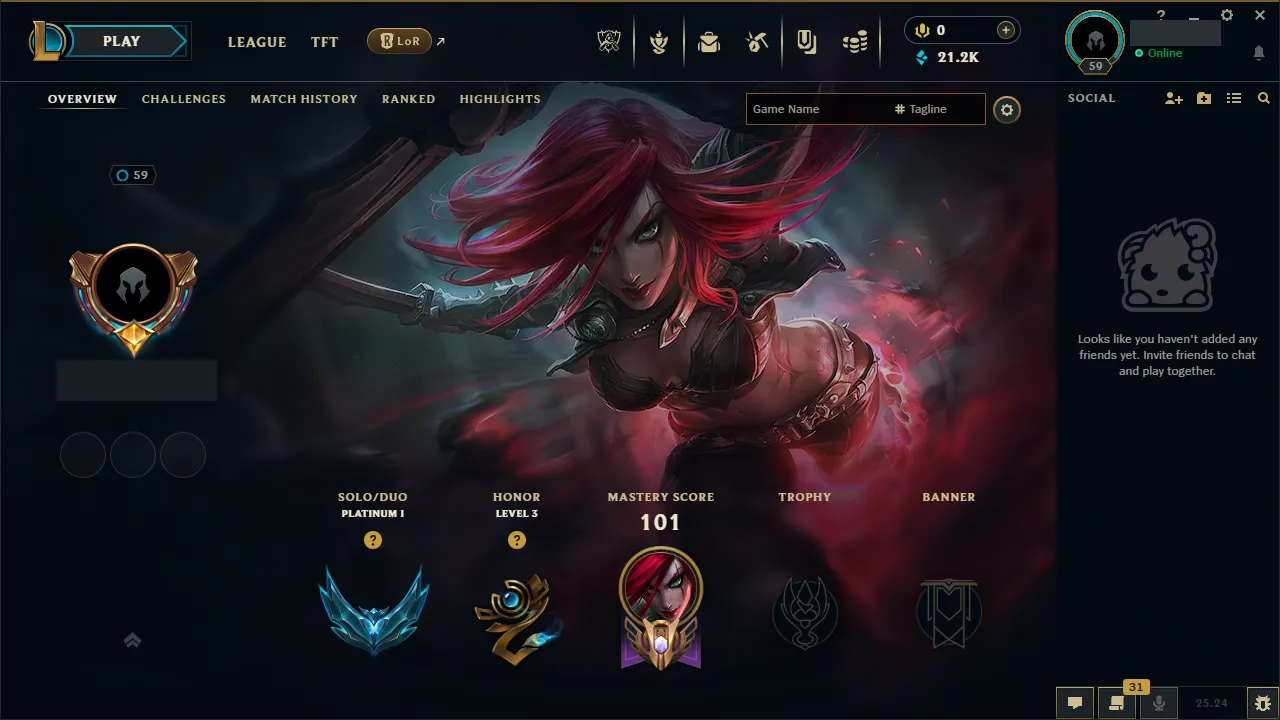This screenshot has height=720, width=1280.
Task: Add a friend from the Social panel
Action: pos(1172,98)
